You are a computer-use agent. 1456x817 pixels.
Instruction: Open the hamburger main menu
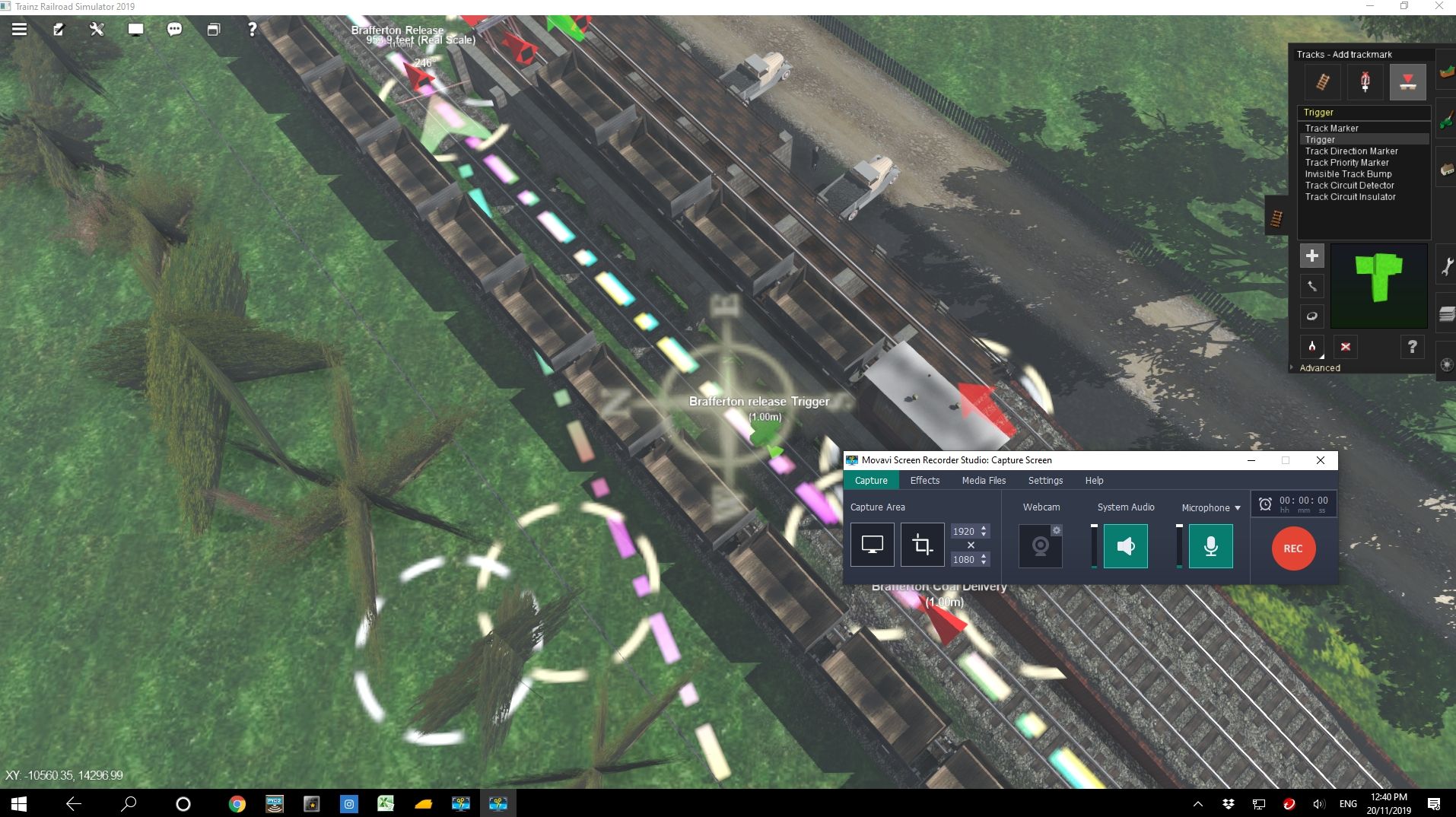point(19,30)
